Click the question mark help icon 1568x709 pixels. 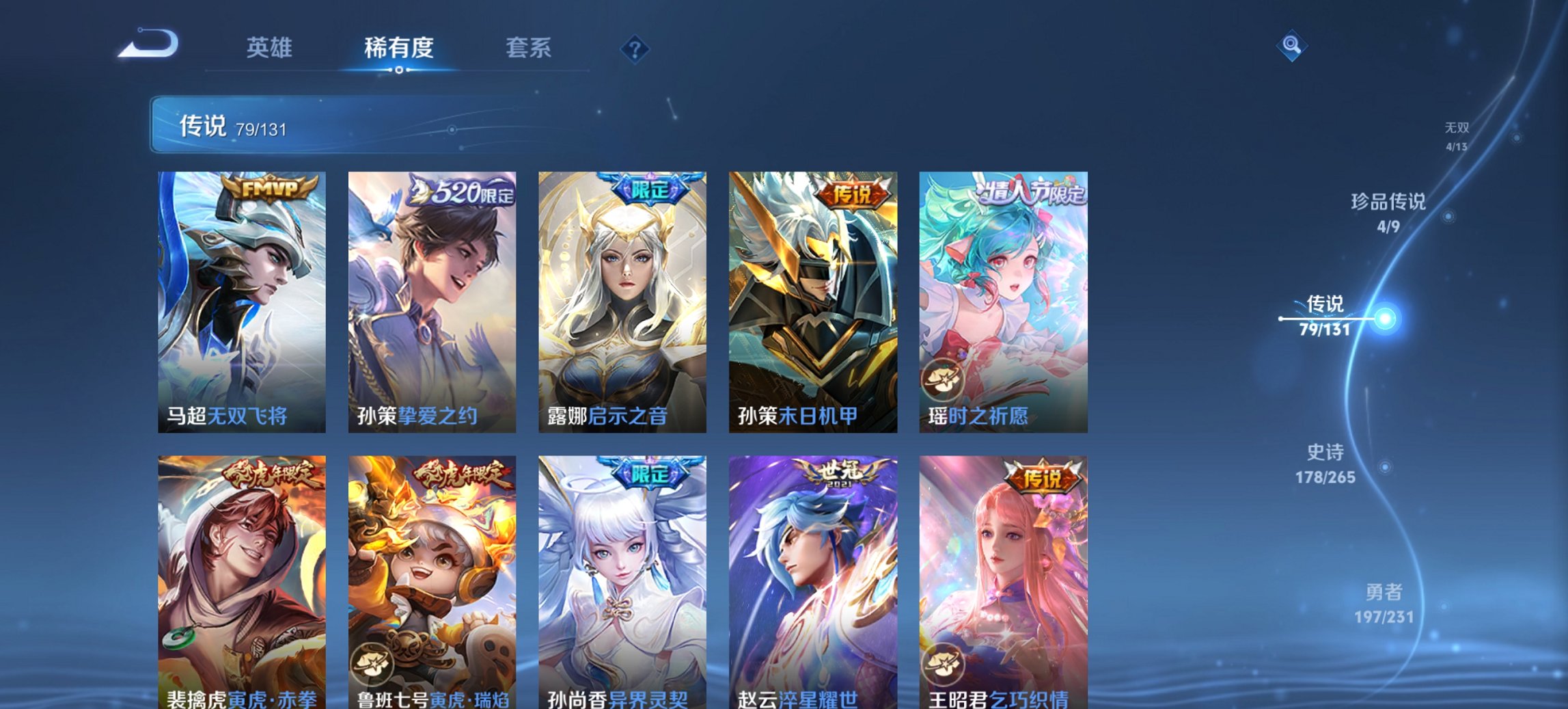tap(634, 48)
